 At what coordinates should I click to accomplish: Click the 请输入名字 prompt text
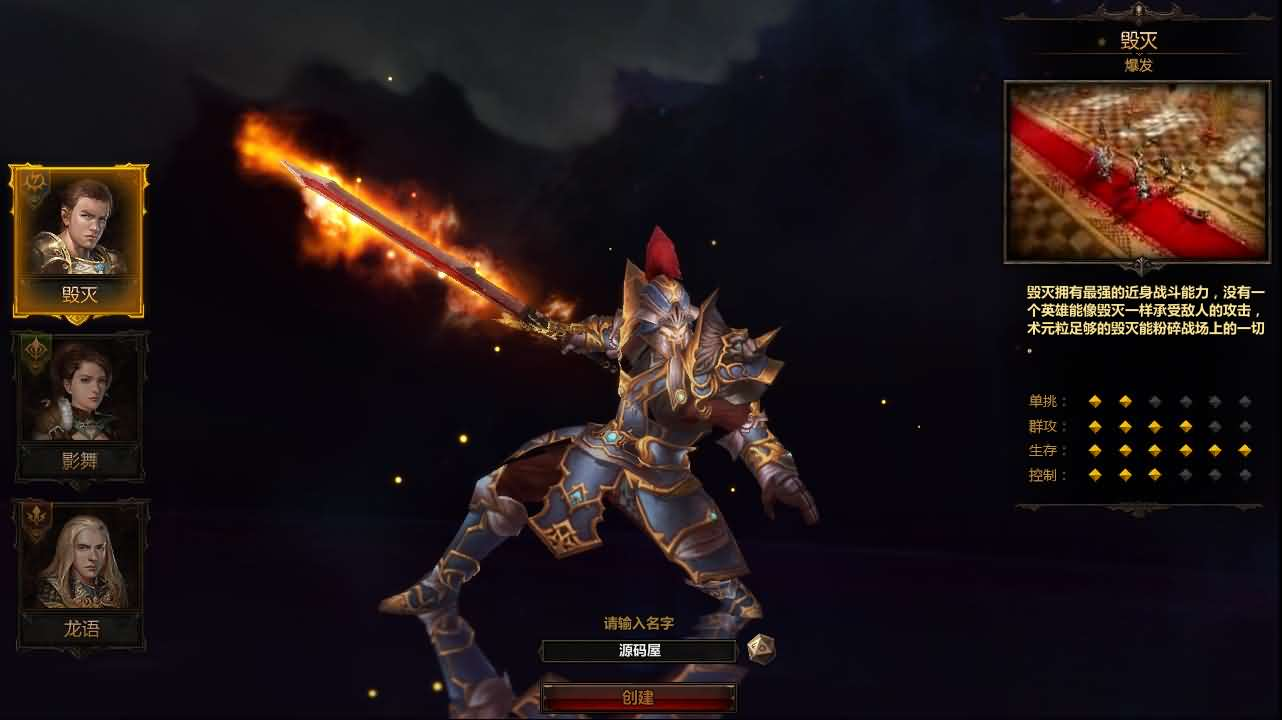coord(638,623)
